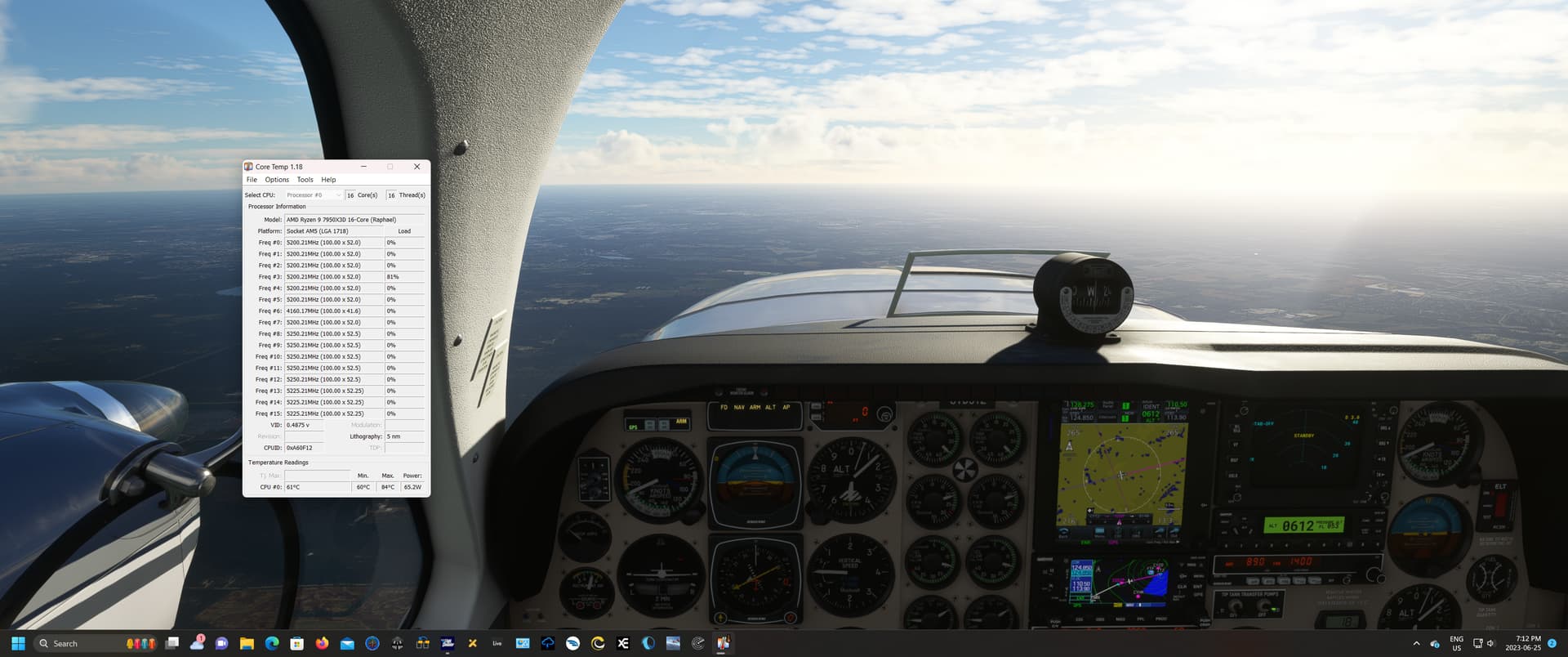This screenshot has height=657, width=1568.
Task: Click the ENG US language indicator
Action: (1456, 643)
